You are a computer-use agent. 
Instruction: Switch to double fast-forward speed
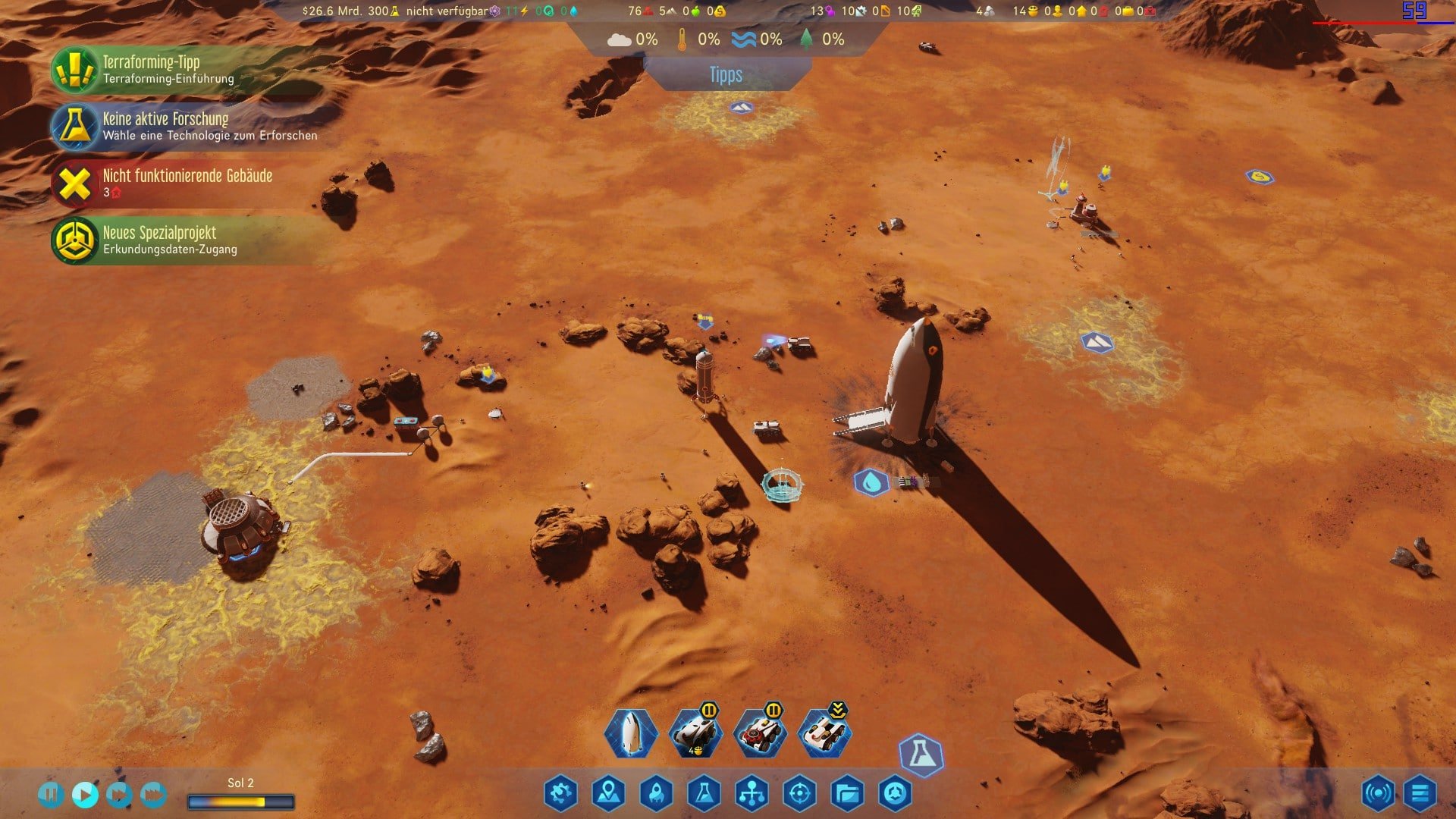coord(119,794)
